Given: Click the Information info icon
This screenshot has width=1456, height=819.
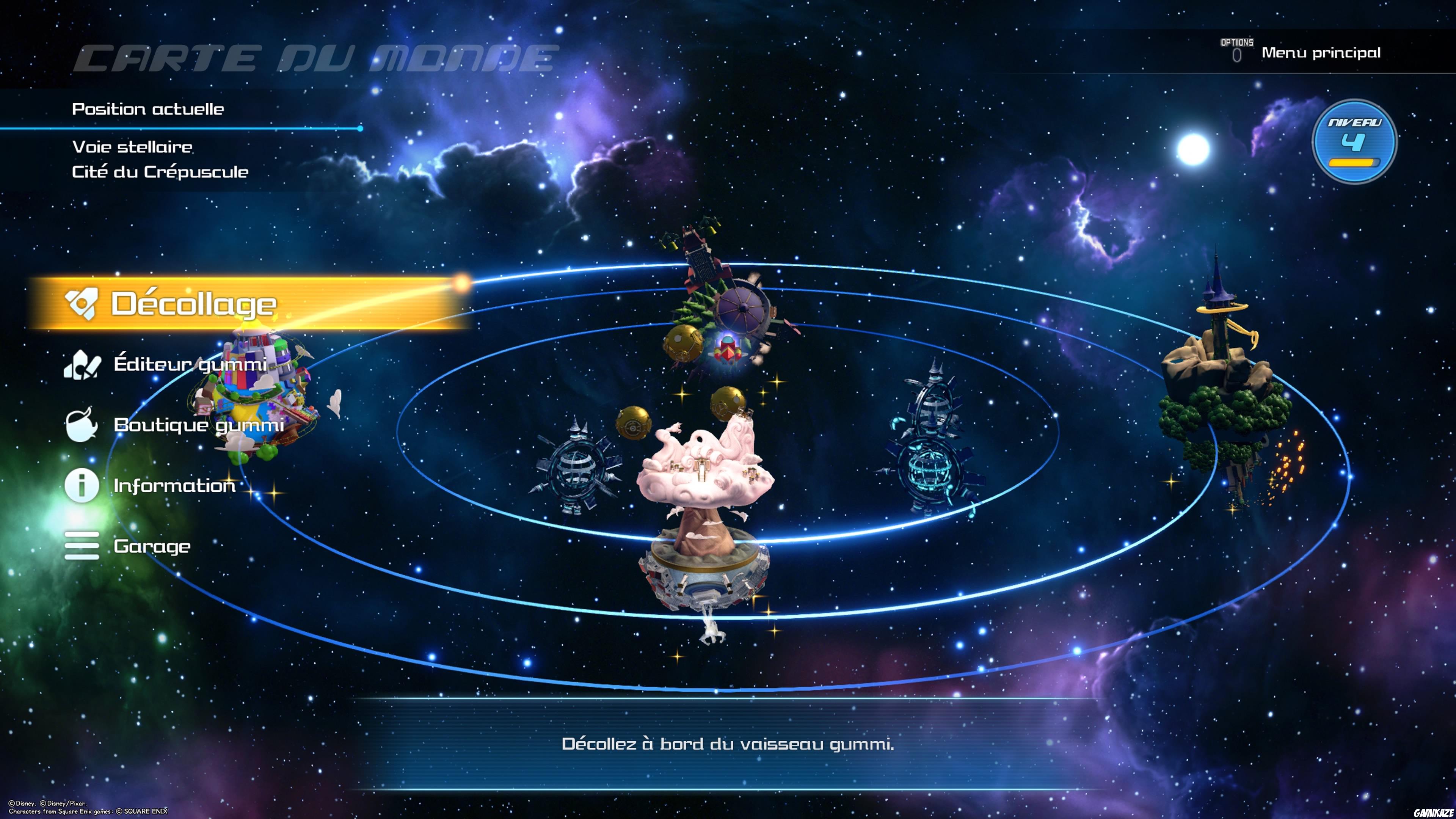Looking at the screenshot, I should 82,485.
